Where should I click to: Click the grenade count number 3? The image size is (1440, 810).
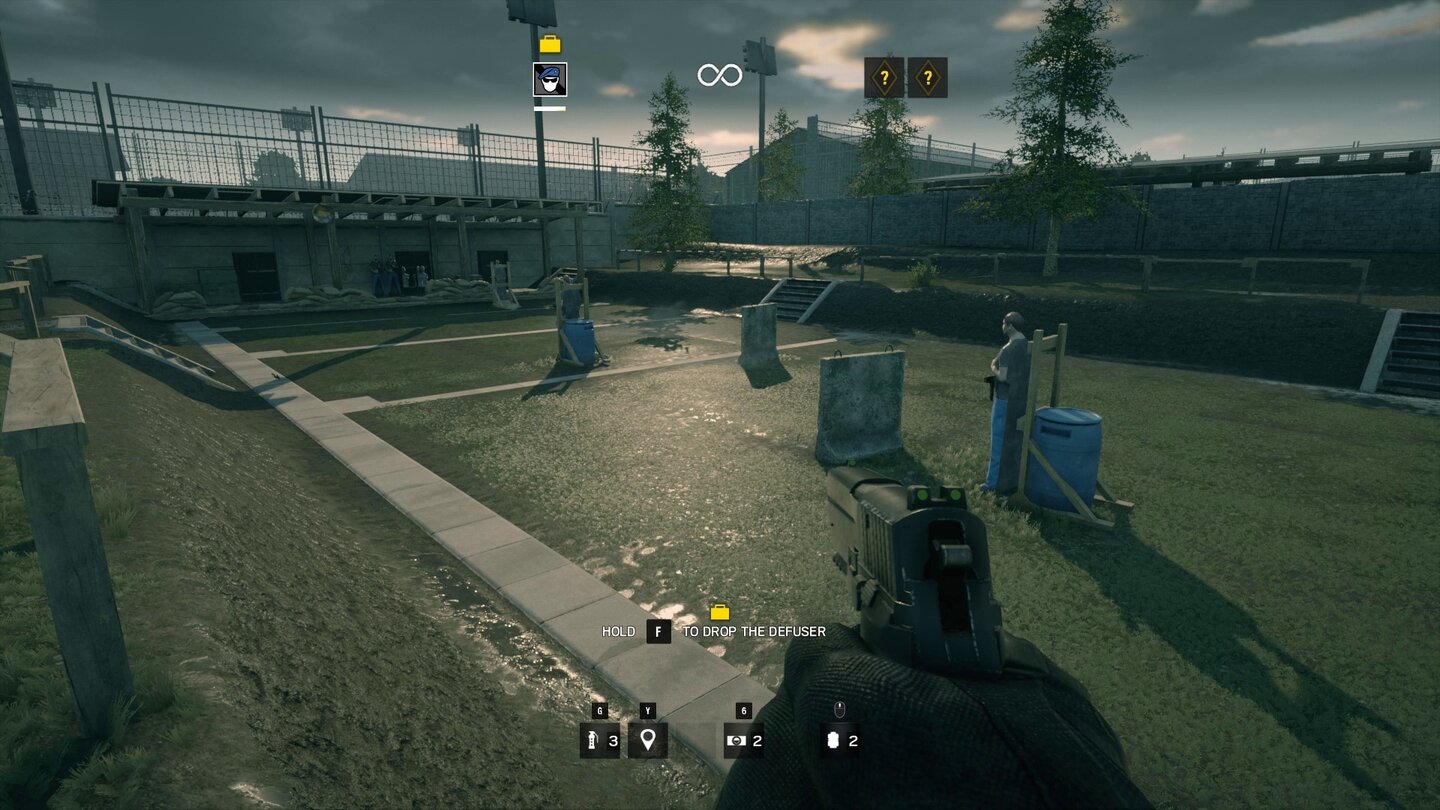tap(613, 743)
